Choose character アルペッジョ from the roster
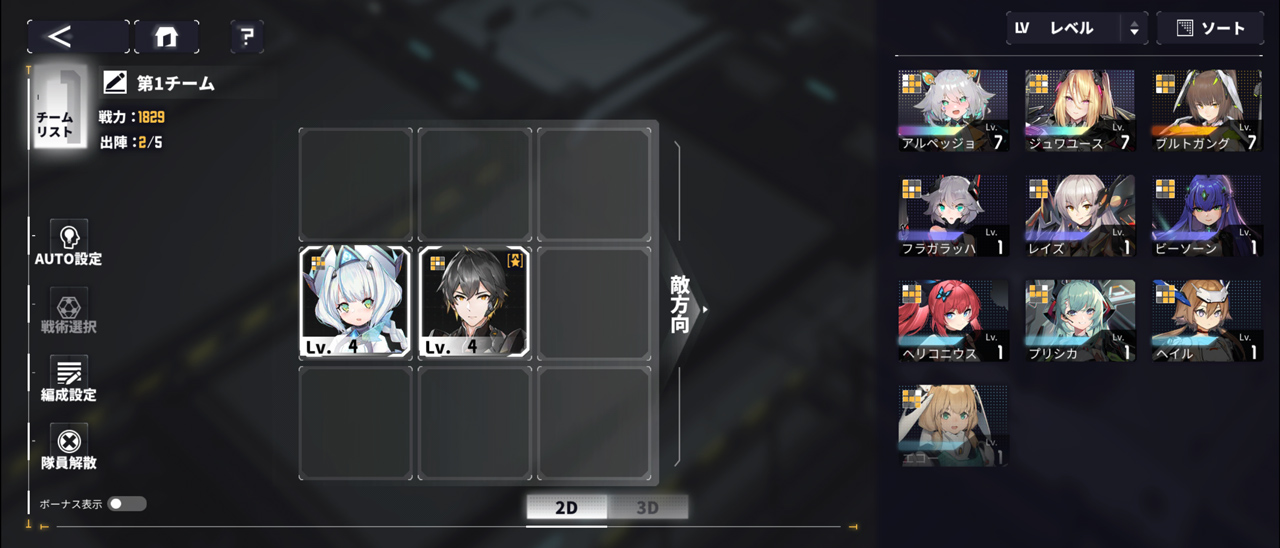1280x548 pixels. click(953, 110)
